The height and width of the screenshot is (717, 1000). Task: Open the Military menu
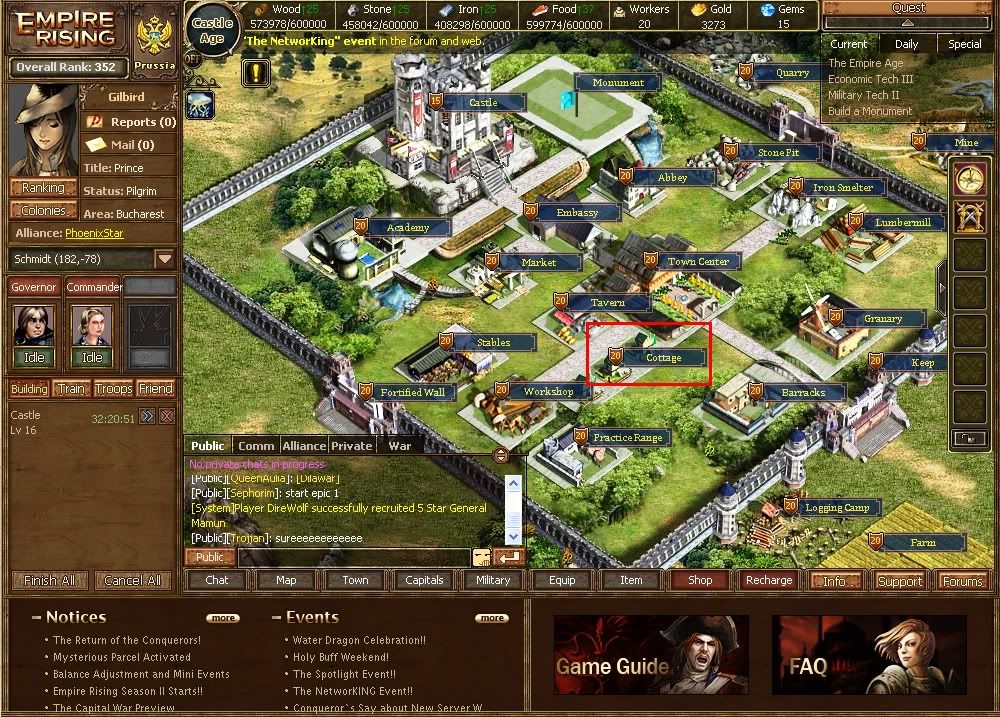click(x=493, y=580)
